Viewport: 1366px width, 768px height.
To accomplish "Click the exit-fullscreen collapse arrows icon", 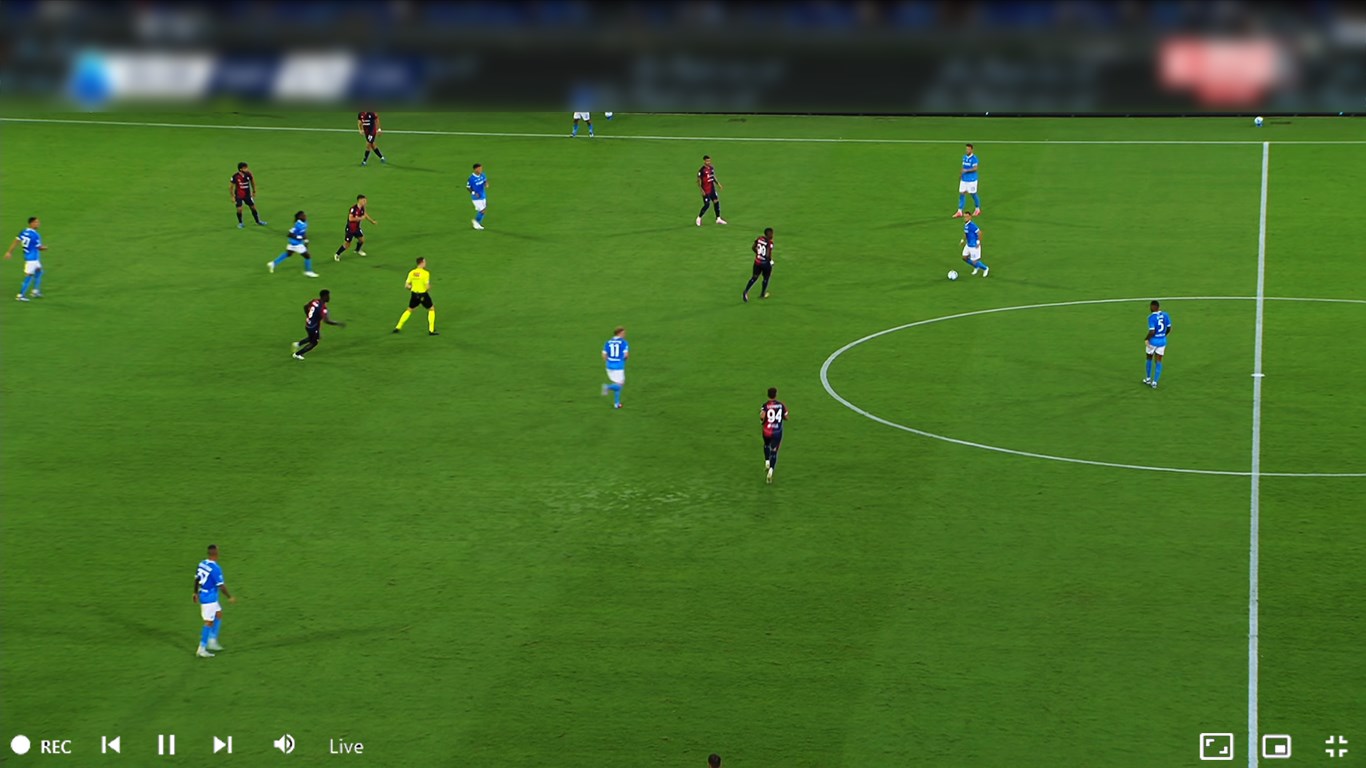I will point(1335,745).
